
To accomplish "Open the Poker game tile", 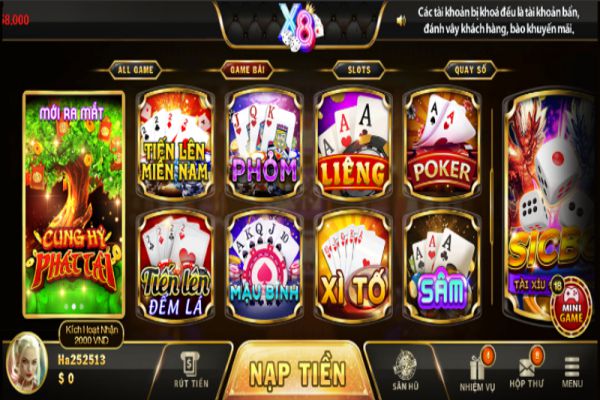I will point(442,144).
